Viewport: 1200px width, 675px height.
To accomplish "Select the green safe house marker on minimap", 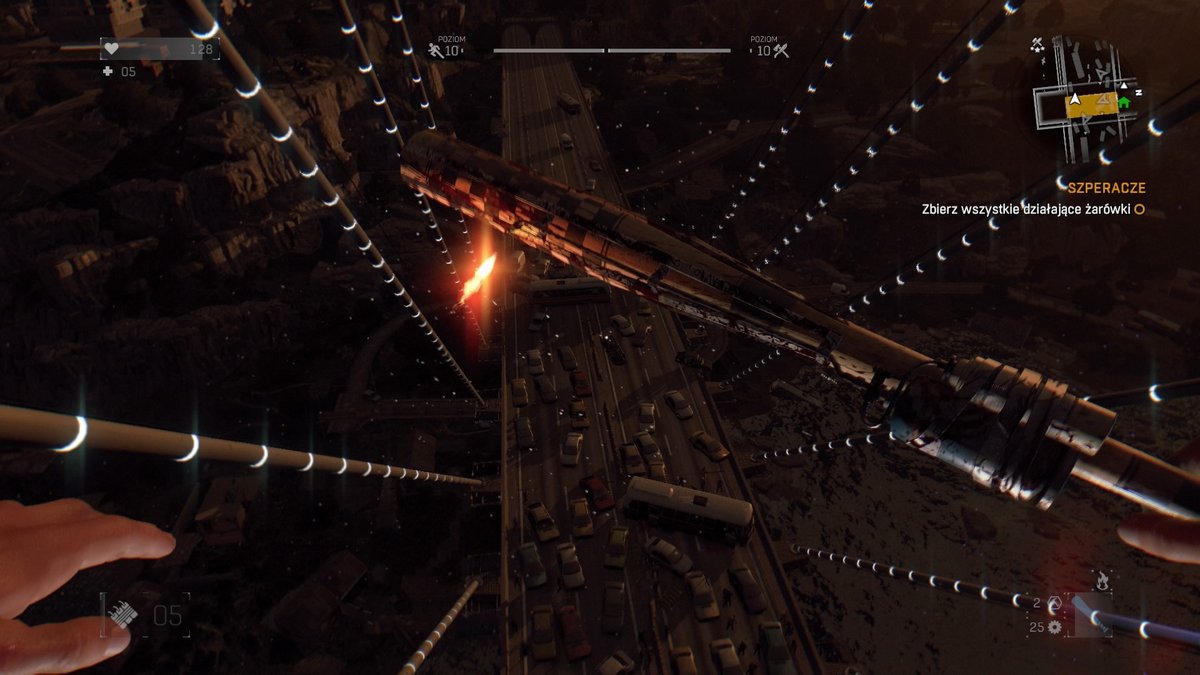I will (1124, 101).
